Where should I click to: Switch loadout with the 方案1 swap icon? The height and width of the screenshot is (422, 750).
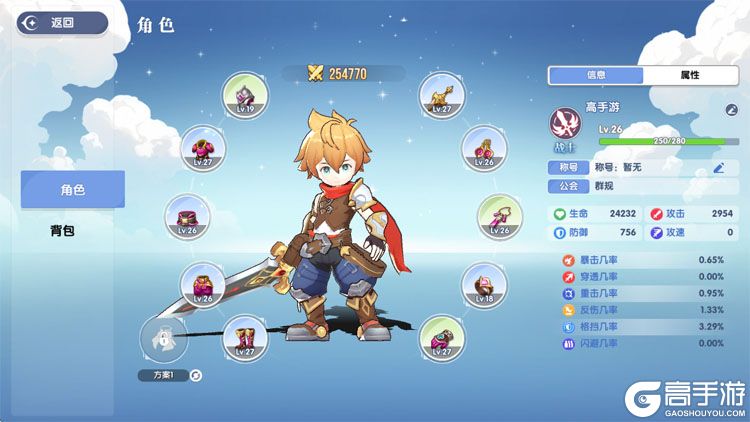point(195,375)
